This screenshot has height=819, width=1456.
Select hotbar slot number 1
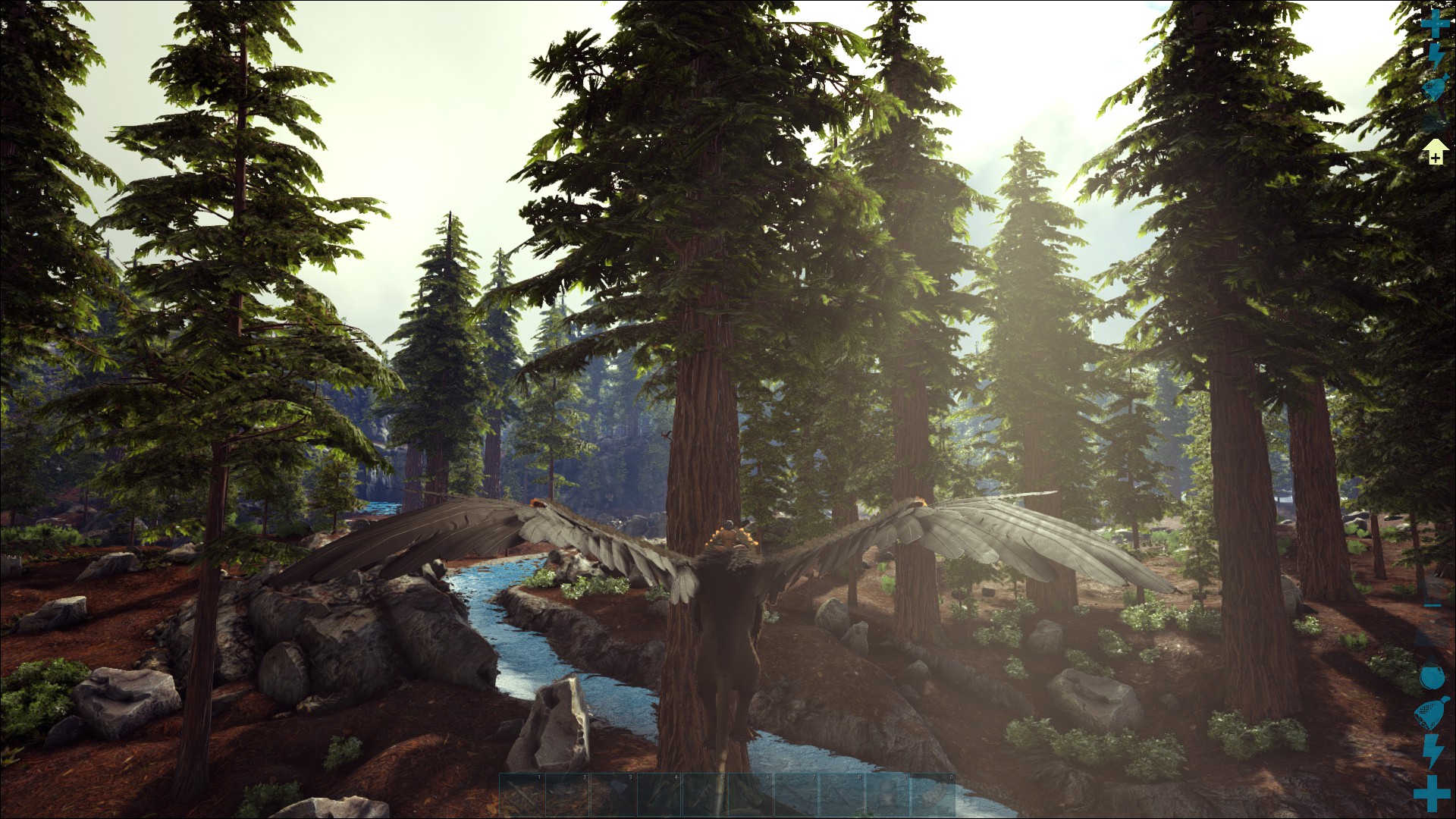pos(522,794)
